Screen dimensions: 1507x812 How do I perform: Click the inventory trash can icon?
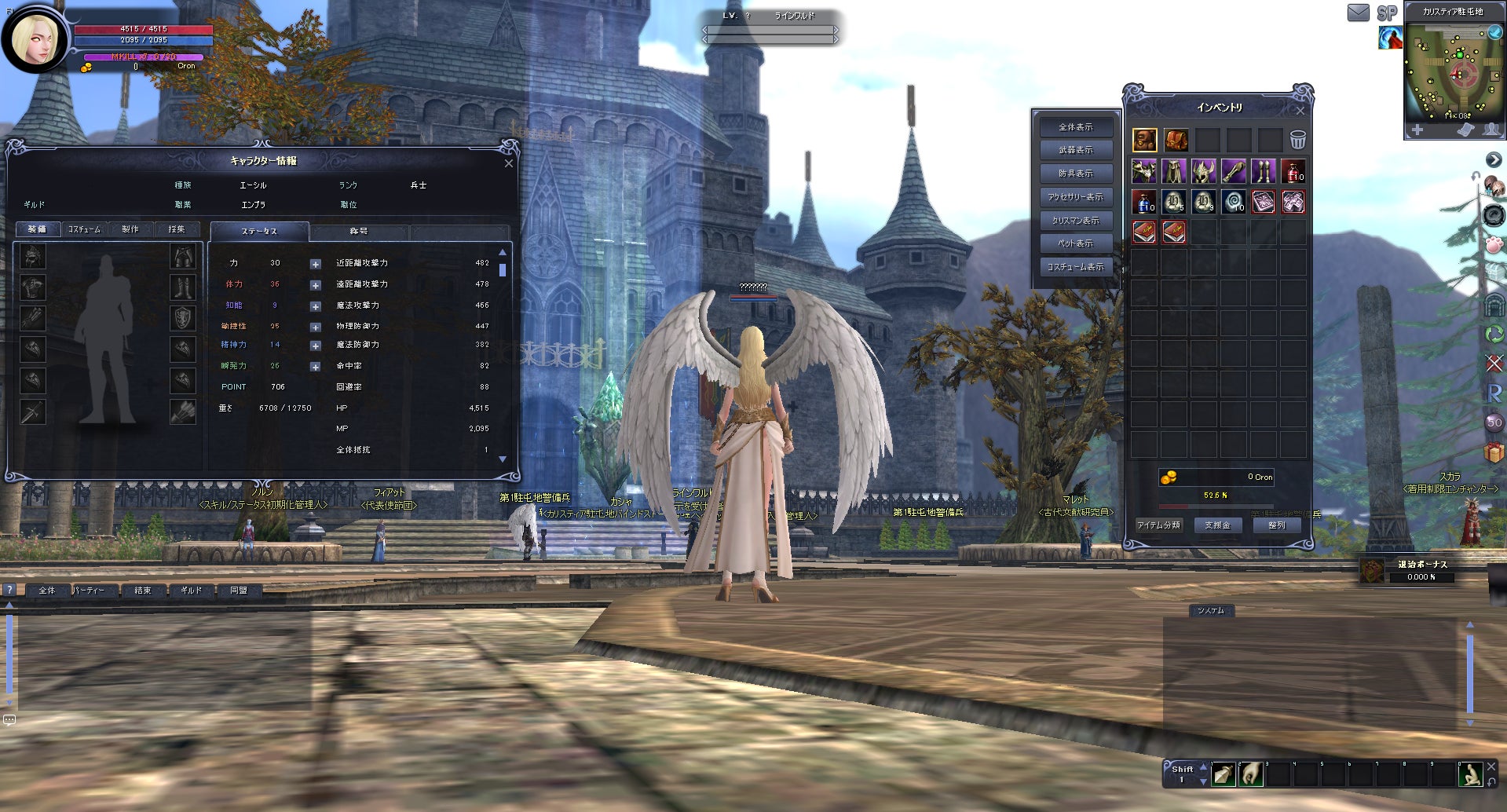coord(1297,141)
